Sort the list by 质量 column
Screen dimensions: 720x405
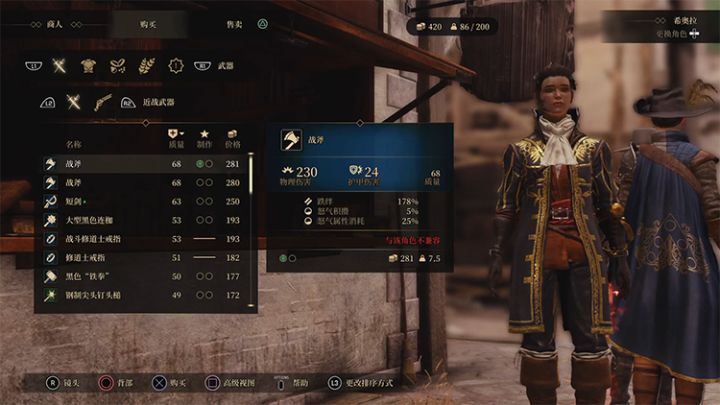point(176,139)
